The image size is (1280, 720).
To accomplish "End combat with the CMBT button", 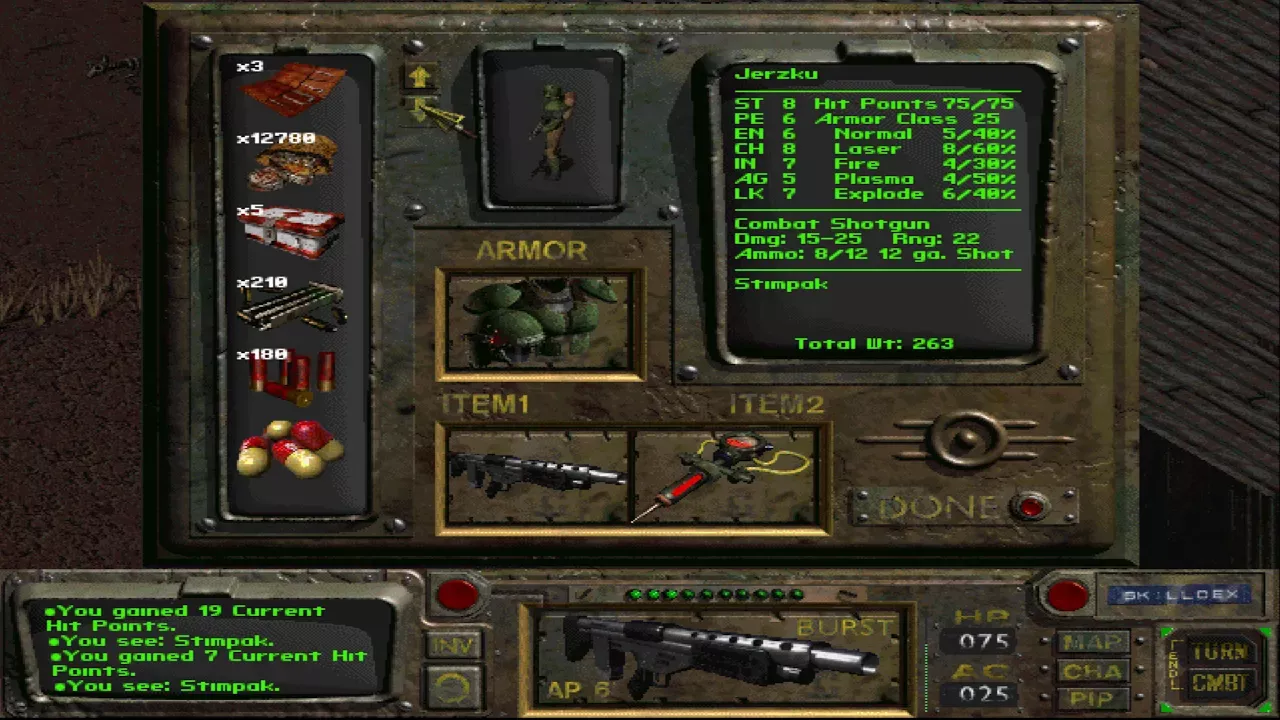I will click(1219, 684).
